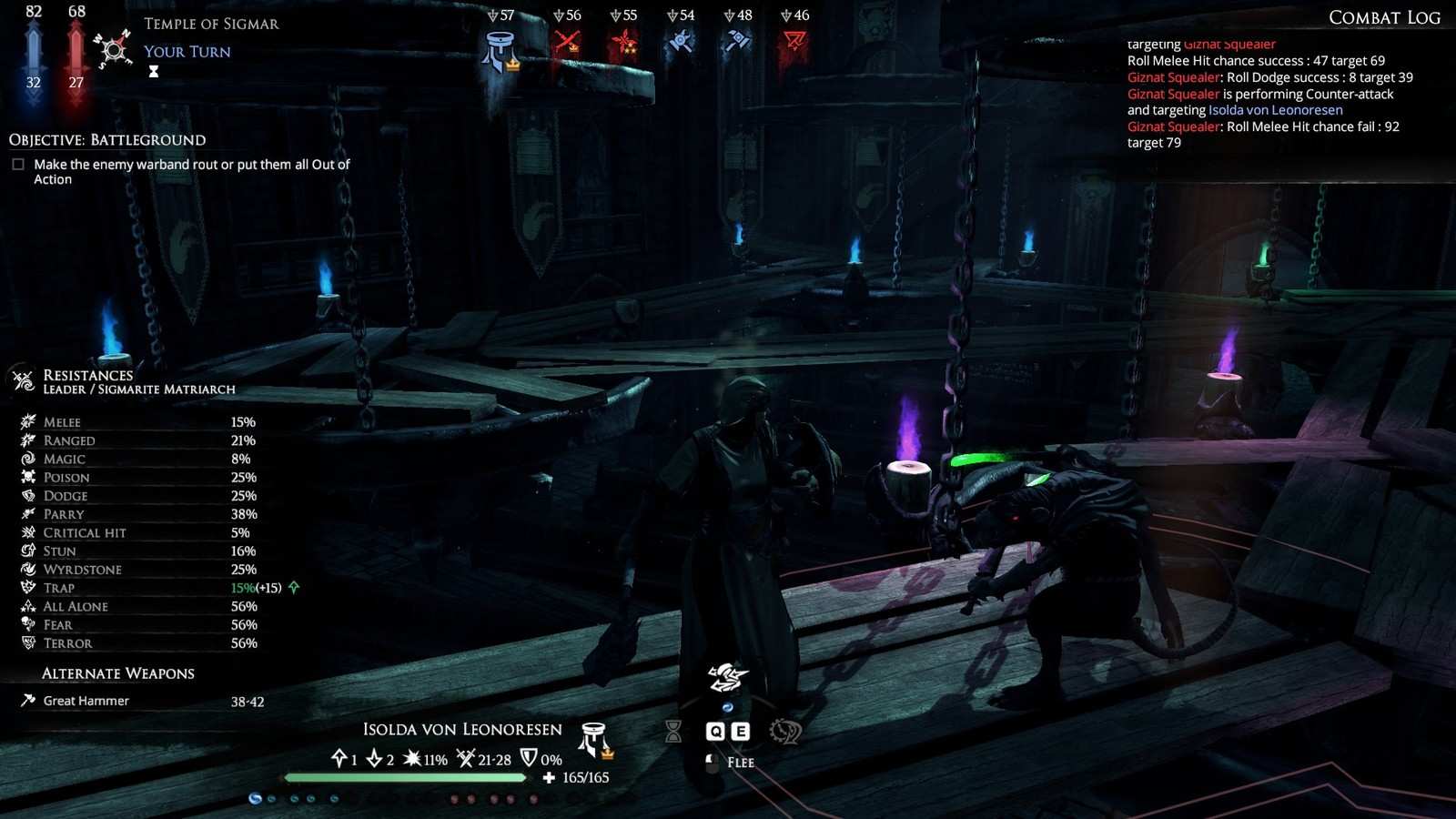Select the red rune unit with initiative 46

coord(794,42)
